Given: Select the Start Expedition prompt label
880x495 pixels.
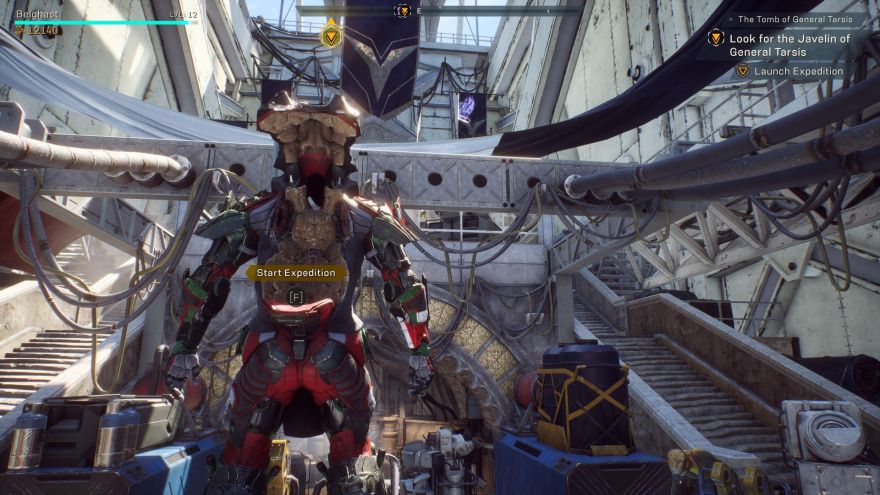Looking at the screenshot, I should [296, 272].
